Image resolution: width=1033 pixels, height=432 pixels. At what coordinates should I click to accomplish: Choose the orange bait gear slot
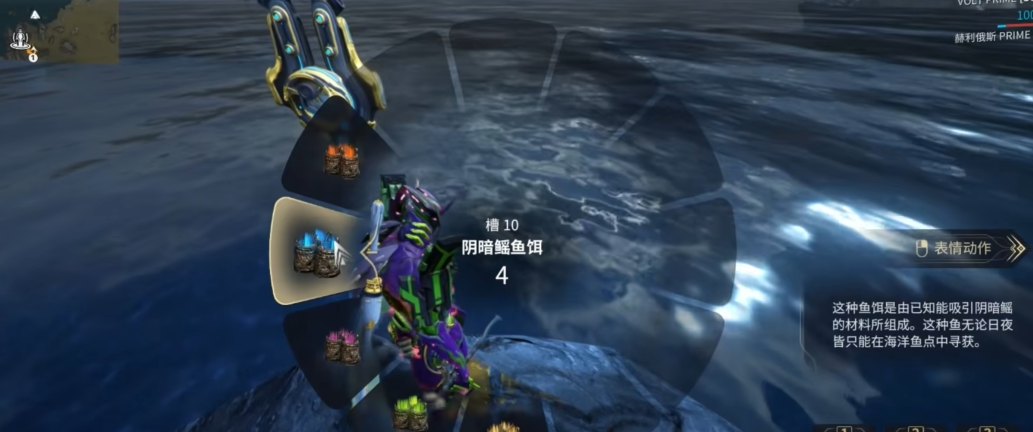point(341,160)
